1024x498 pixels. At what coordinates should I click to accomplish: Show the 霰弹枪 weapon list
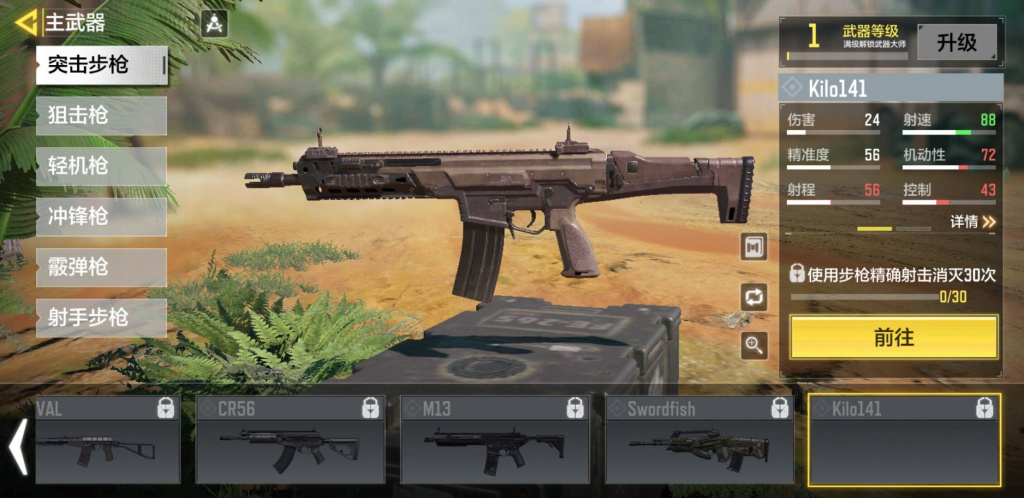pos(100,268)
